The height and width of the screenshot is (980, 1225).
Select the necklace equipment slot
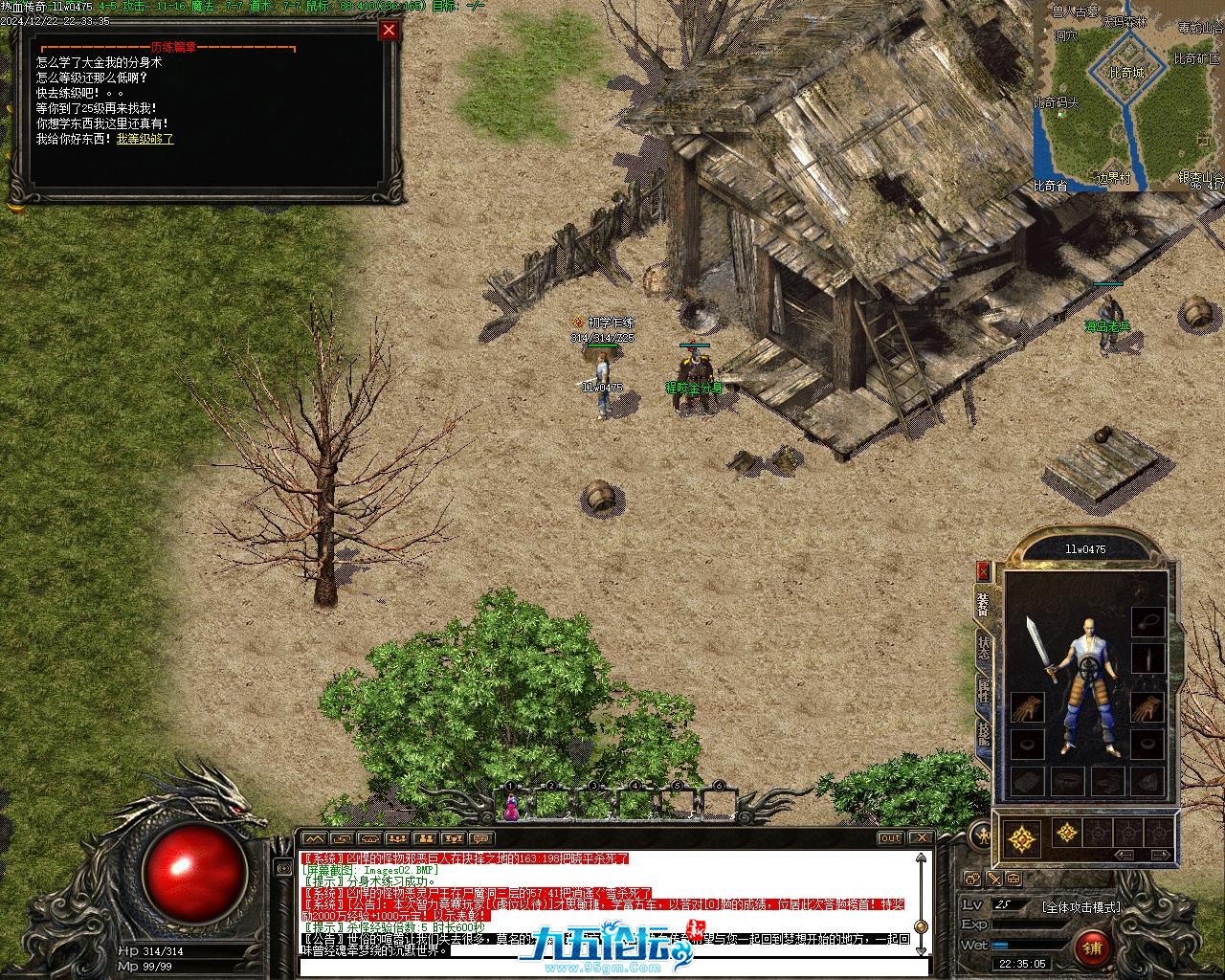(x=1147, y=621)
